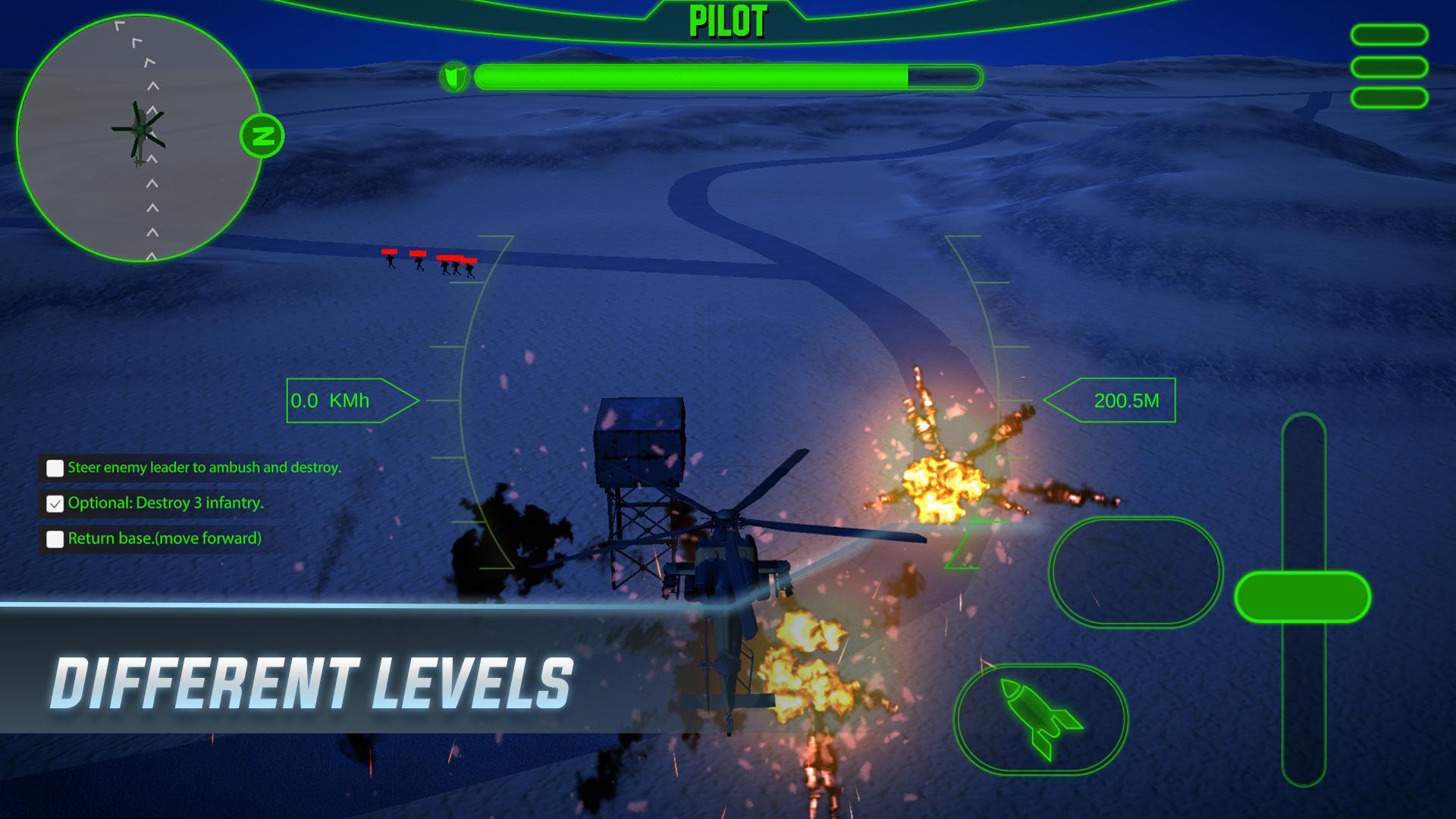Viewport: 1456px width, 819px height.
Task: Fire a rocket with the missile button
Action: point(1040,718)
